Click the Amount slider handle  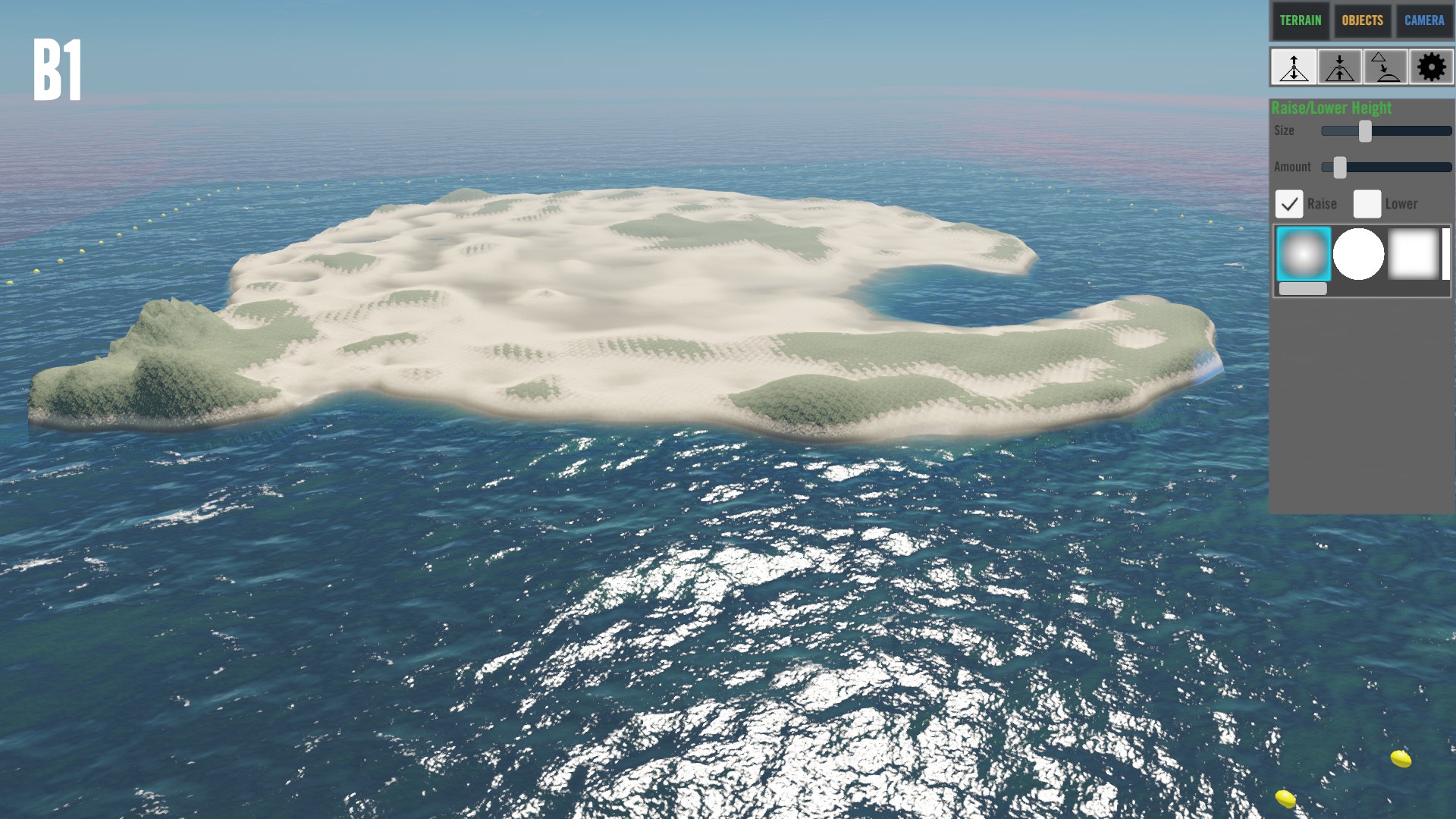tap(1340, 168)
